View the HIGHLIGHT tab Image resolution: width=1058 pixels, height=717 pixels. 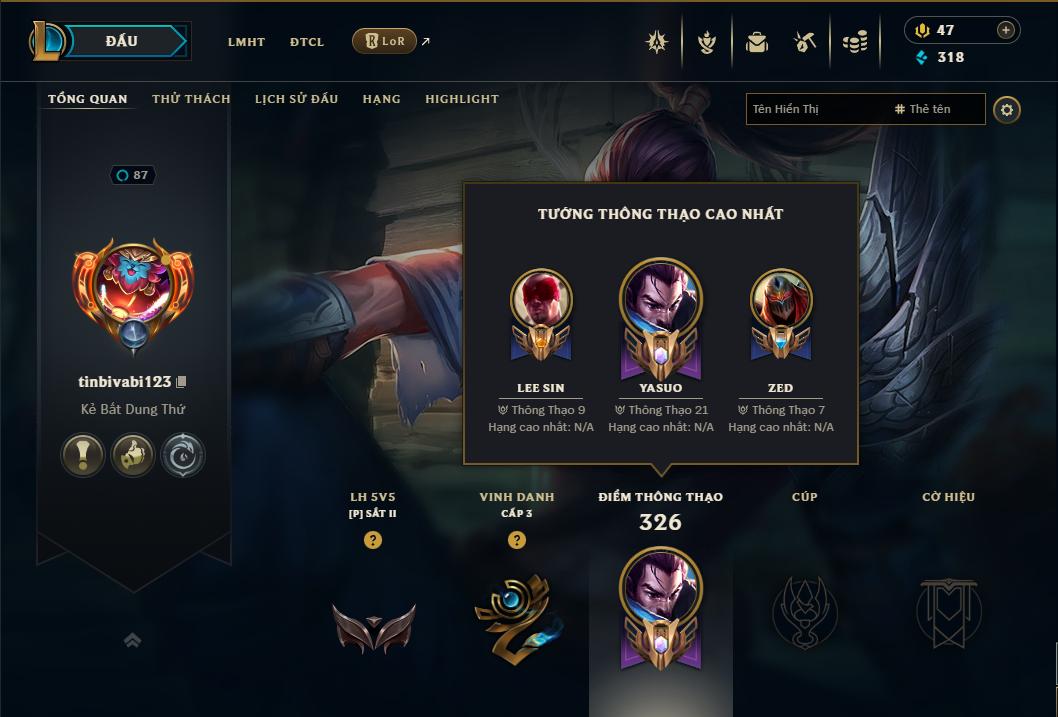click(461, 99)
